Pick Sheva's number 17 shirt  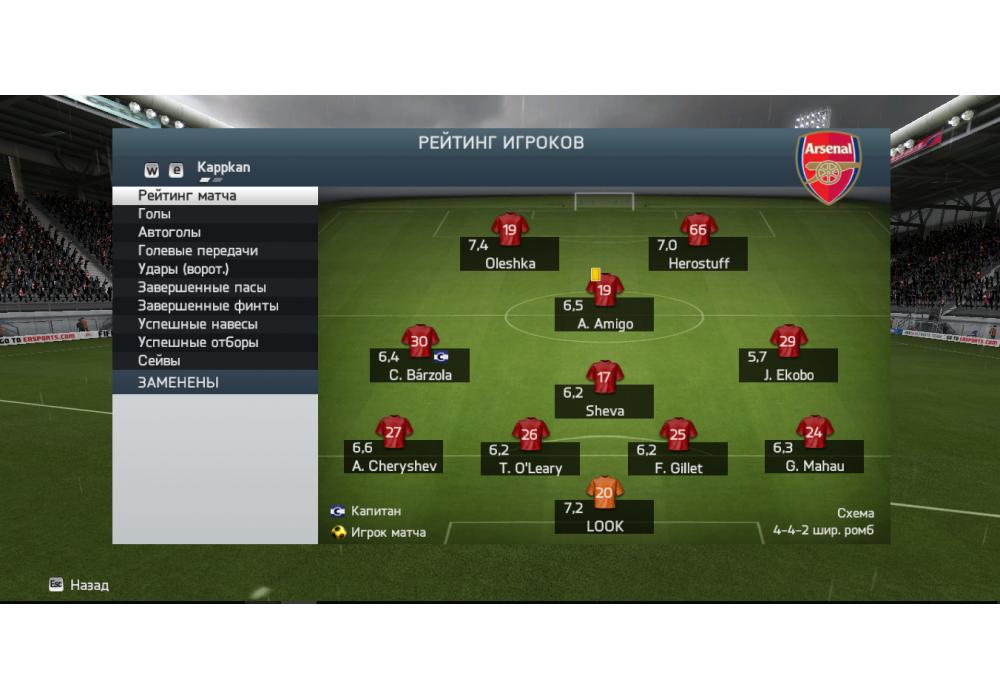[x=604, y=378]
